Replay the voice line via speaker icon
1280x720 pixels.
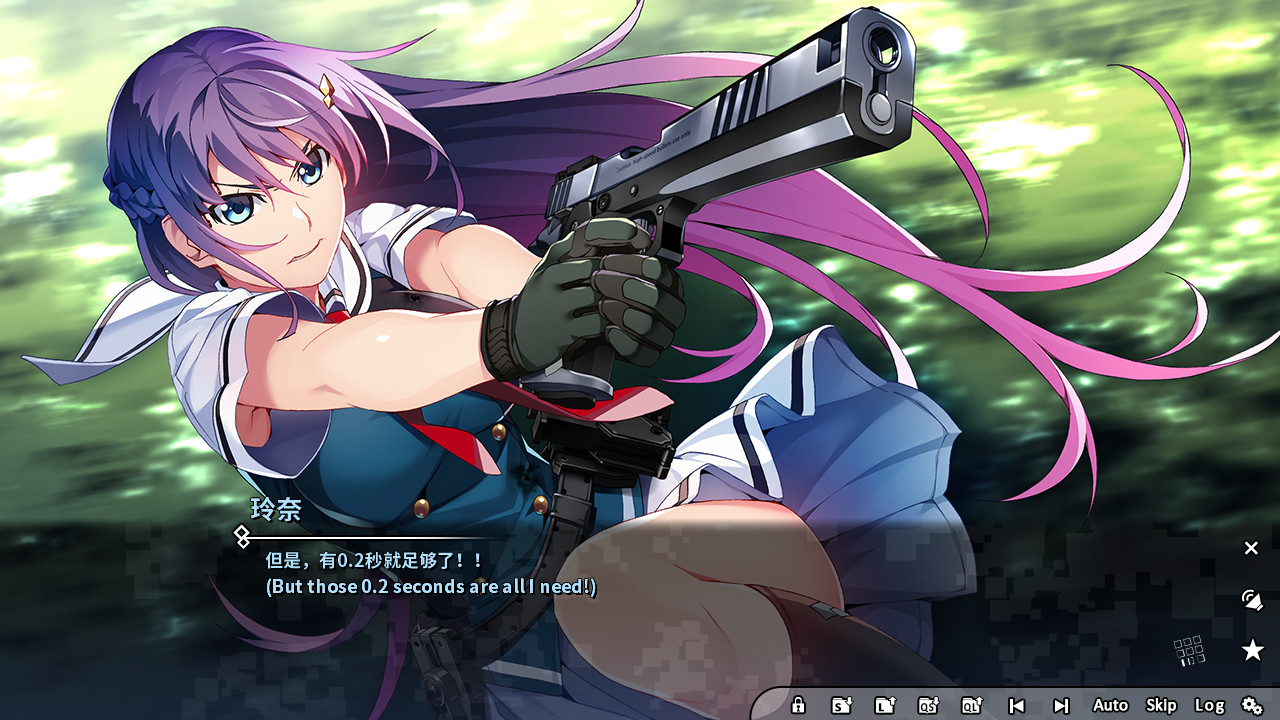1251,601
